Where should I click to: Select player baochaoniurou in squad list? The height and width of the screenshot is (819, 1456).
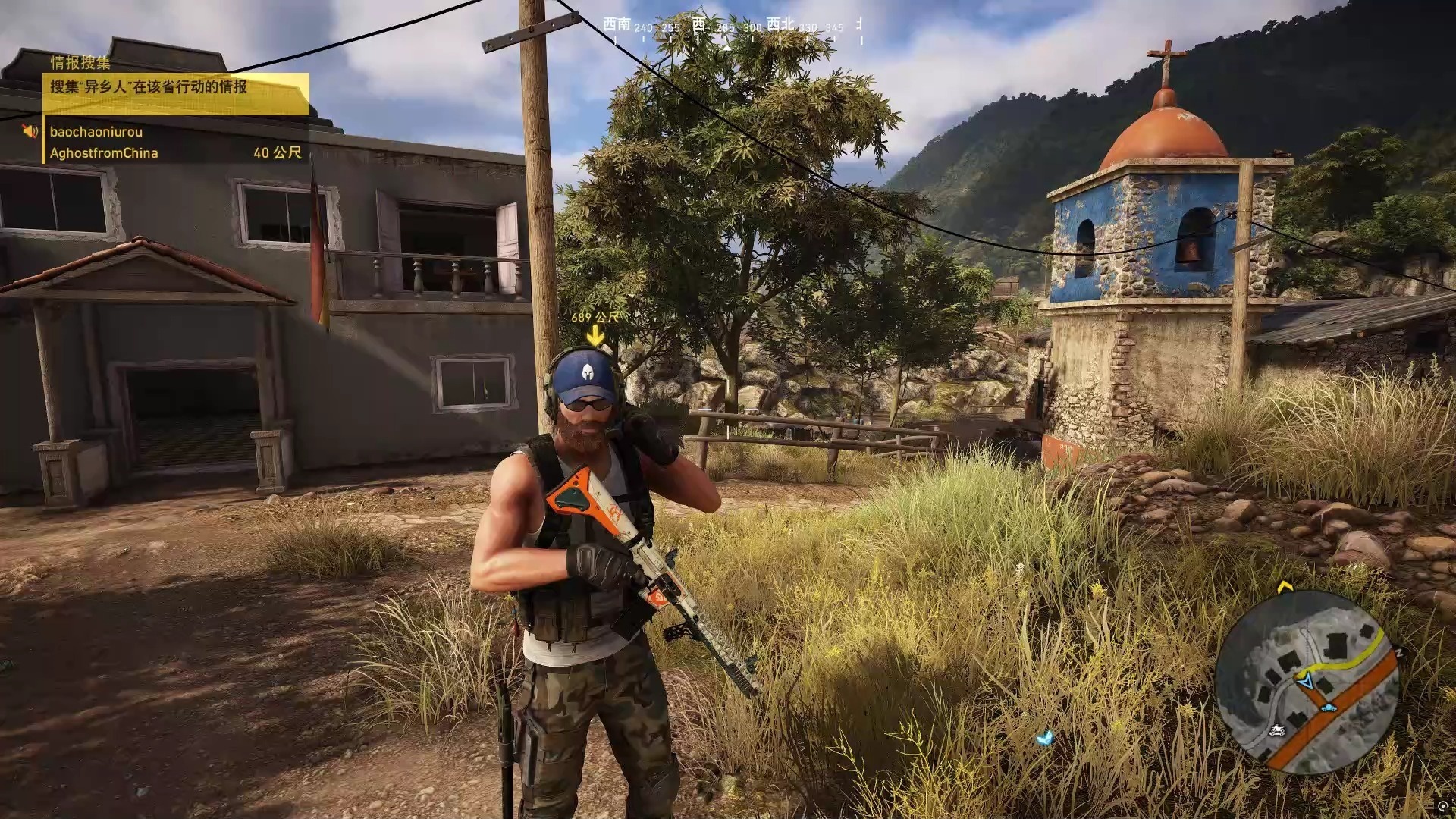pyautogui.click(x=96, y=132)
